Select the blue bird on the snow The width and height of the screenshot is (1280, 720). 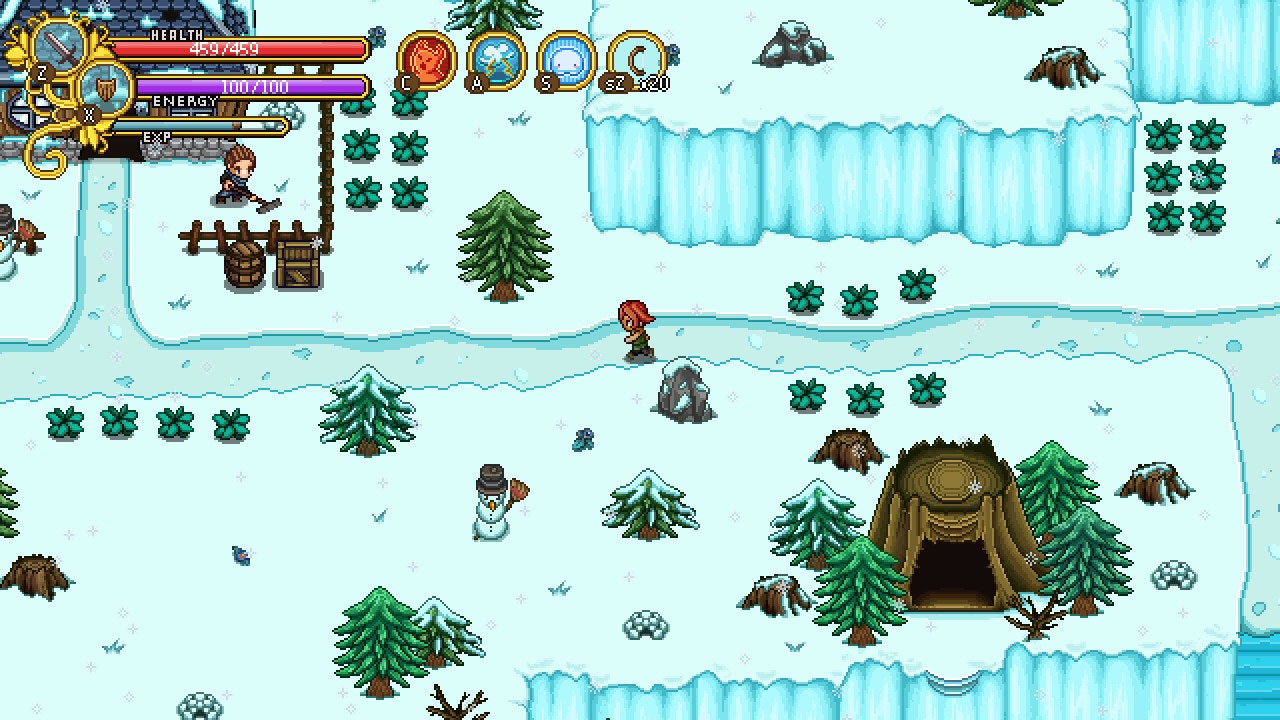[x=240, y=558]
